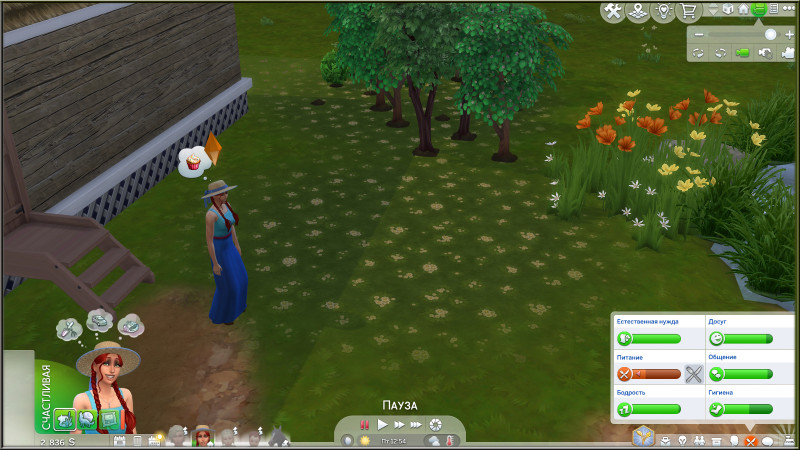Click the camera zoom-in plus button
The height and width of the screenshot is (450, 800).
(x=789, y=34)
